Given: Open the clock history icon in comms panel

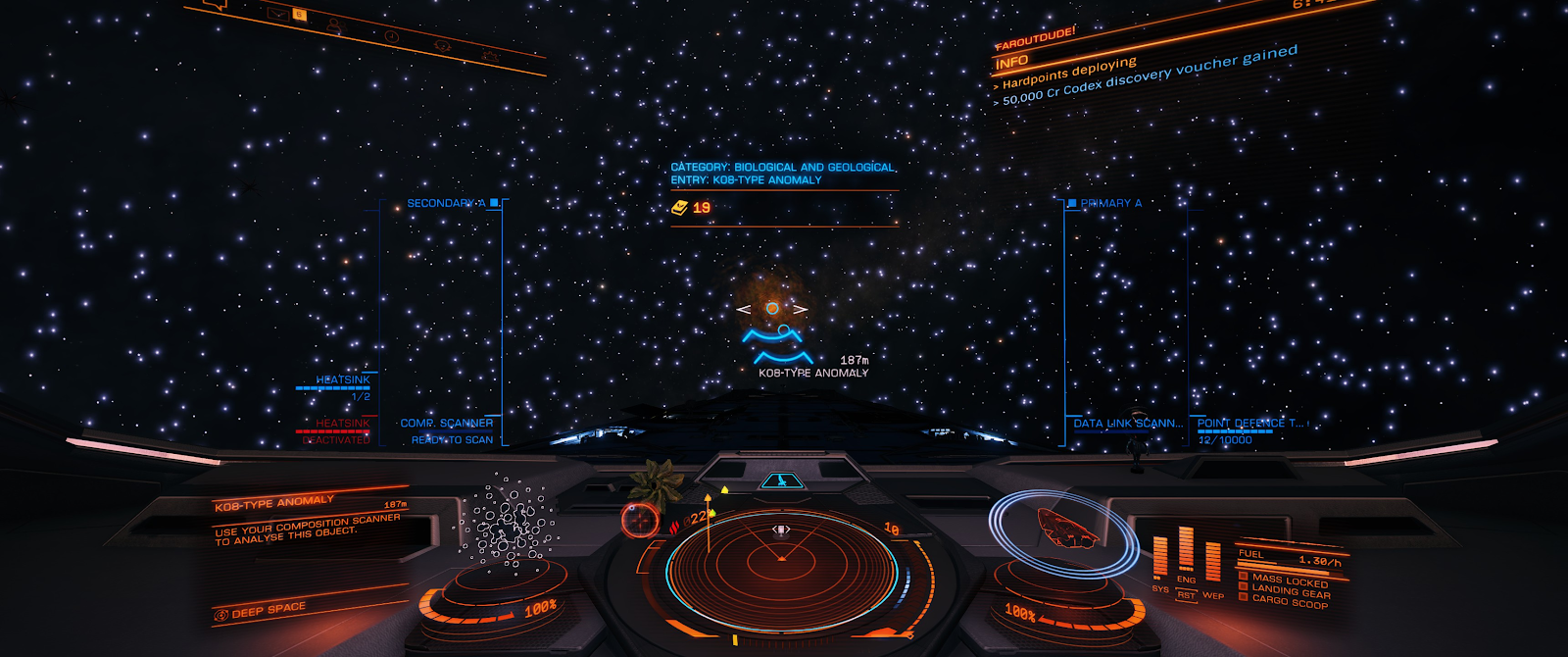Looking at the screenshot, I should tap(391, 35).
